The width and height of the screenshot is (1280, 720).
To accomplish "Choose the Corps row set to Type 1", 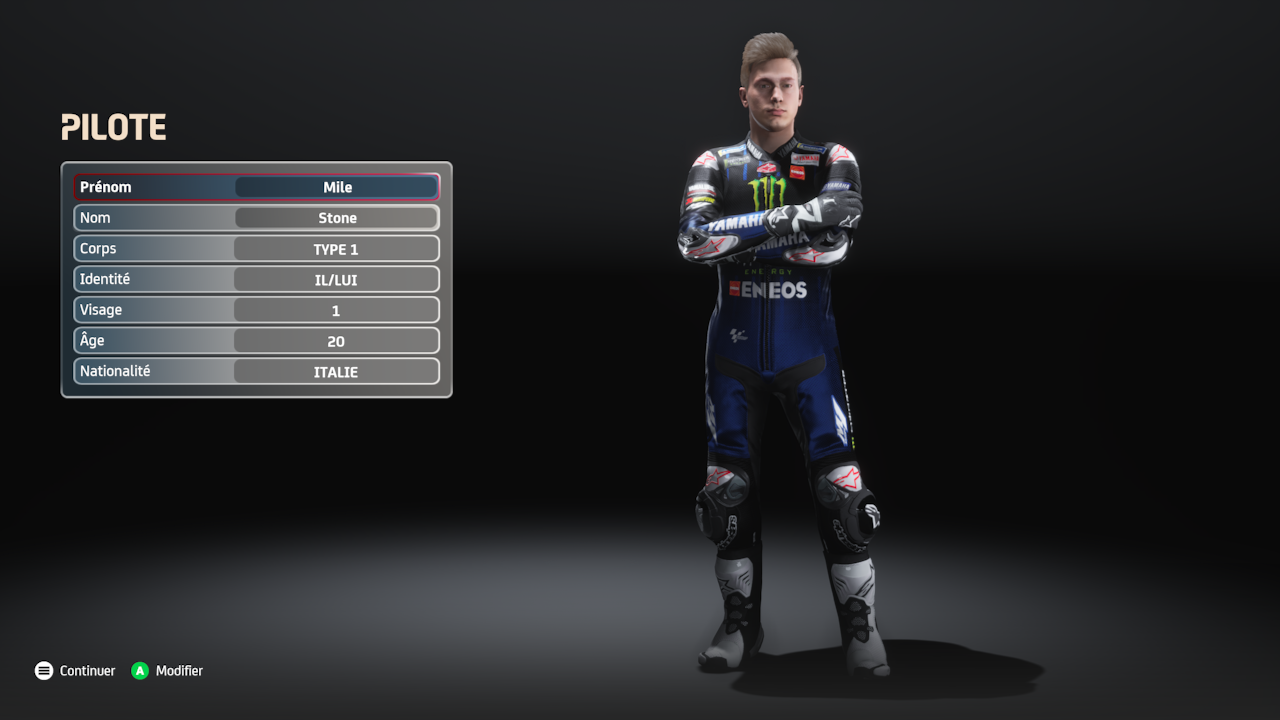I will coord(336,249).
